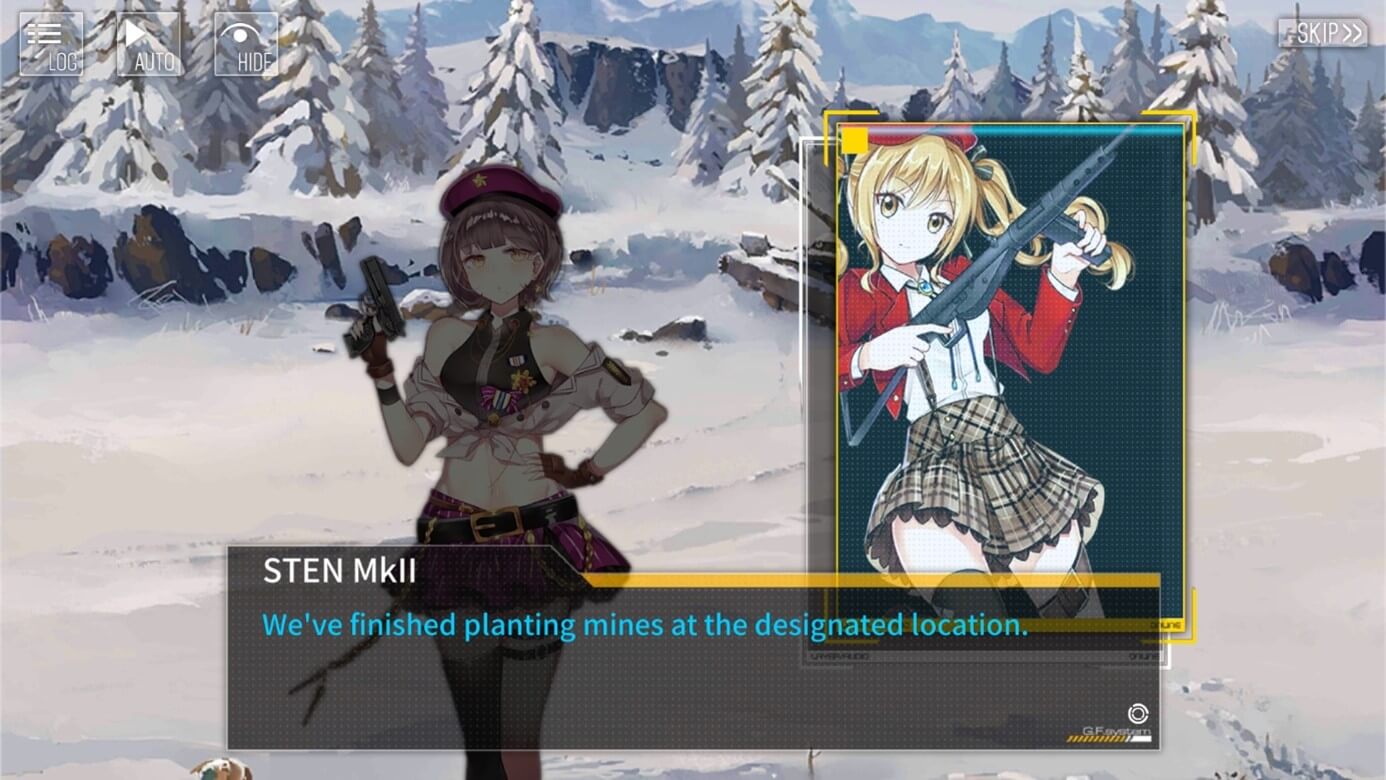Viewport: 1386px width, 780px height.
Task: Advance STEN MkII's dialogue text box
Action: (692, 660)
